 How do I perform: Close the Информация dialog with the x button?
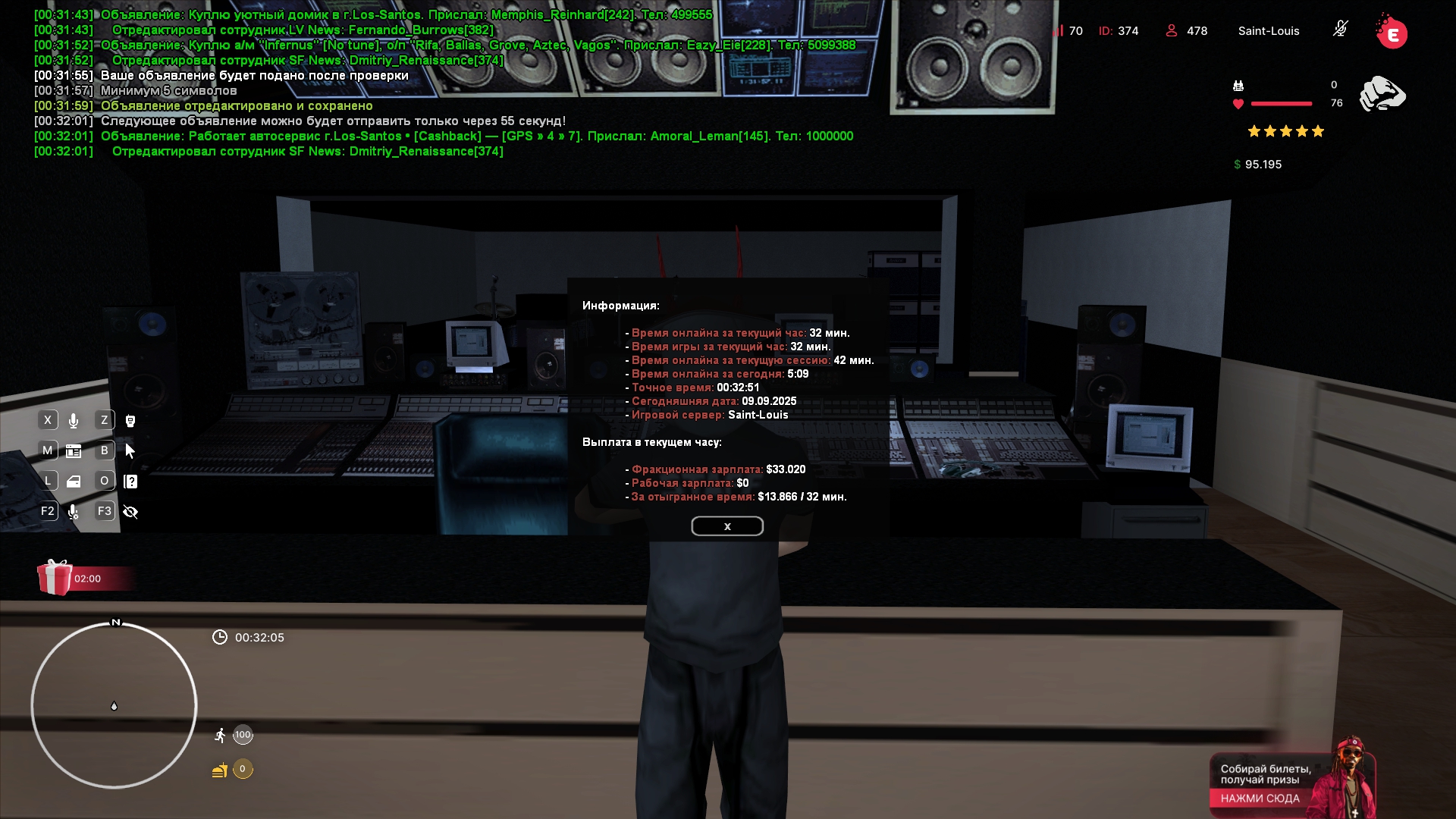(x=726, y=526)
